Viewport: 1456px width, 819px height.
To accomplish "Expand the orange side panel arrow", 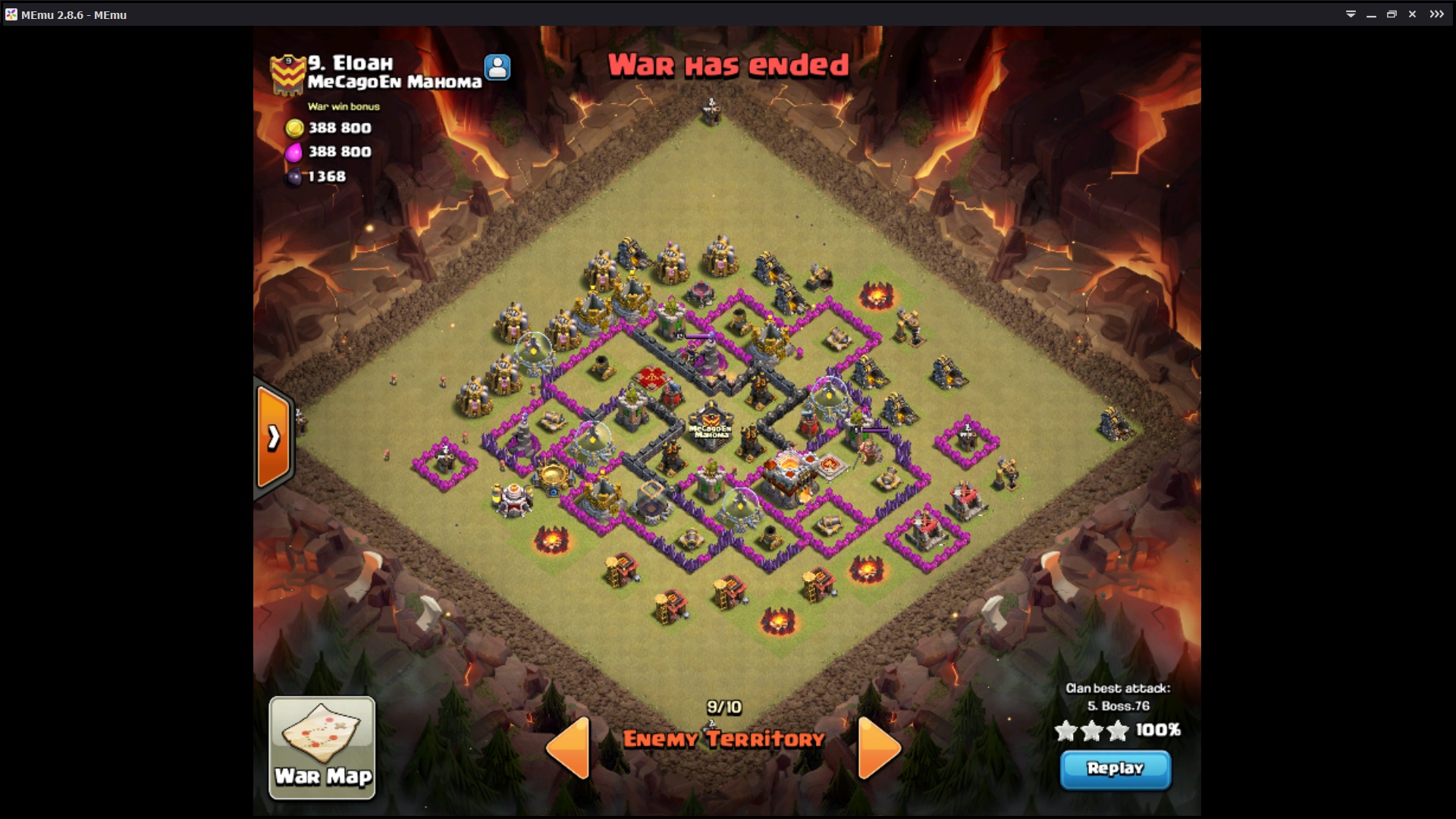I will pyautogui.click(x=273, y=437).
